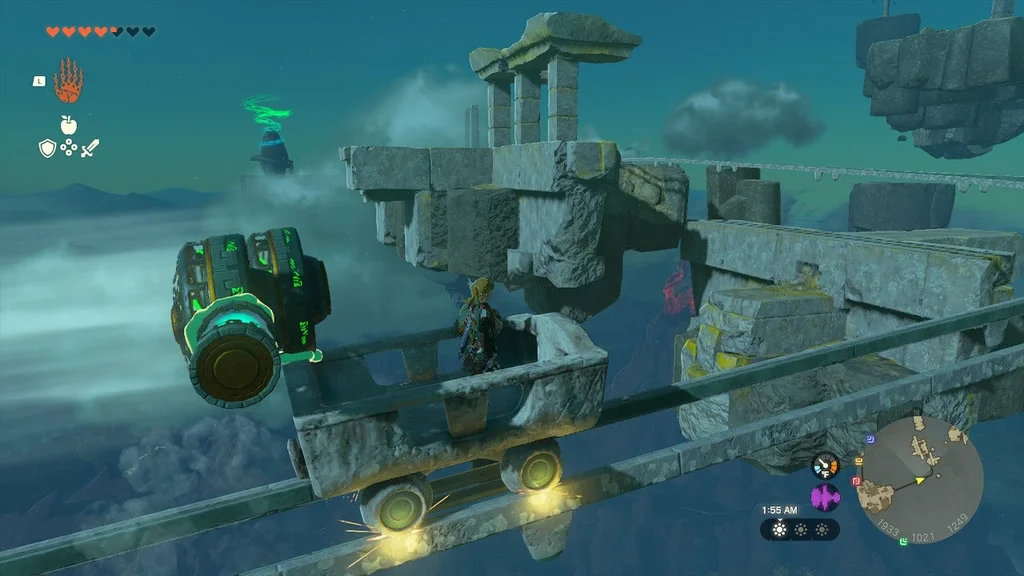The height and width of the screenshot is (576, 1024).
Task: Activate the Ultrahand ability icon
Action: 68,81
